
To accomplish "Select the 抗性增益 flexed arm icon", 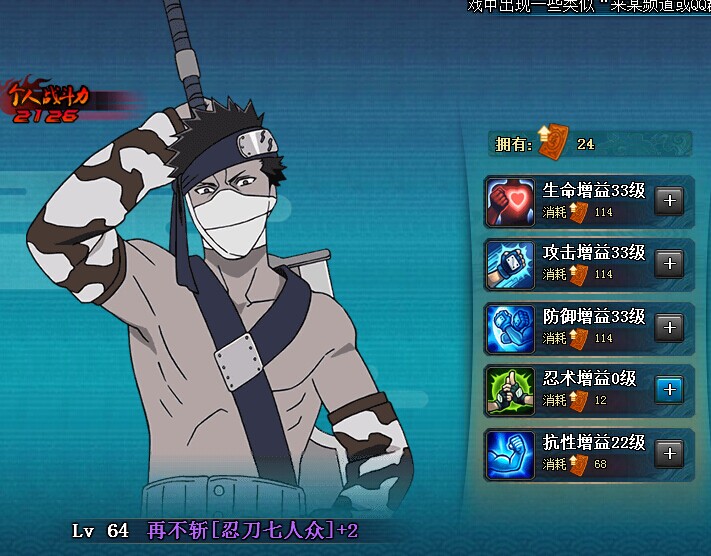I will coord(511,454).
